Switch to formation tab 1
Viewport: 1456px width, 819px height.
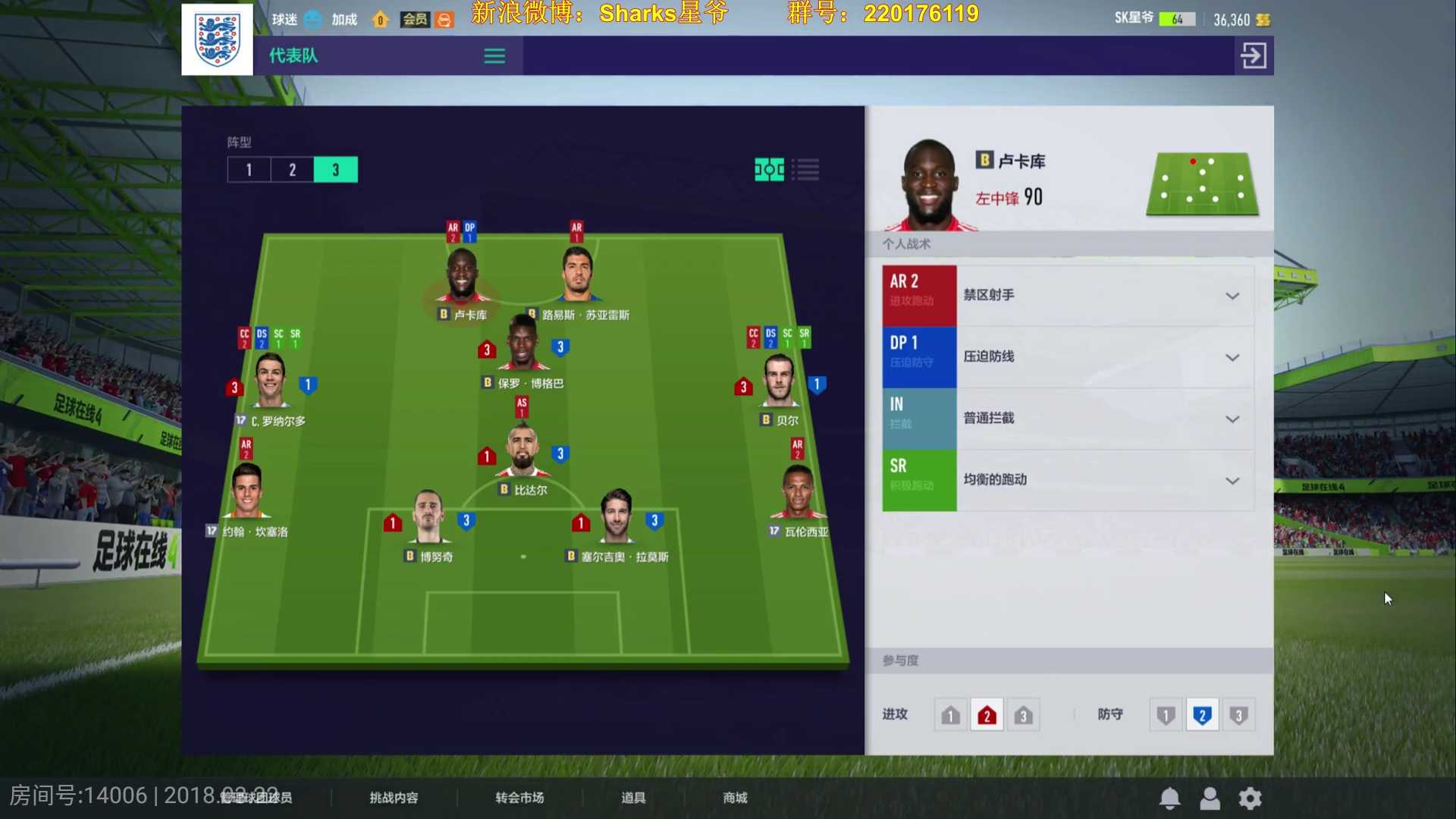[x=249, y=169]
